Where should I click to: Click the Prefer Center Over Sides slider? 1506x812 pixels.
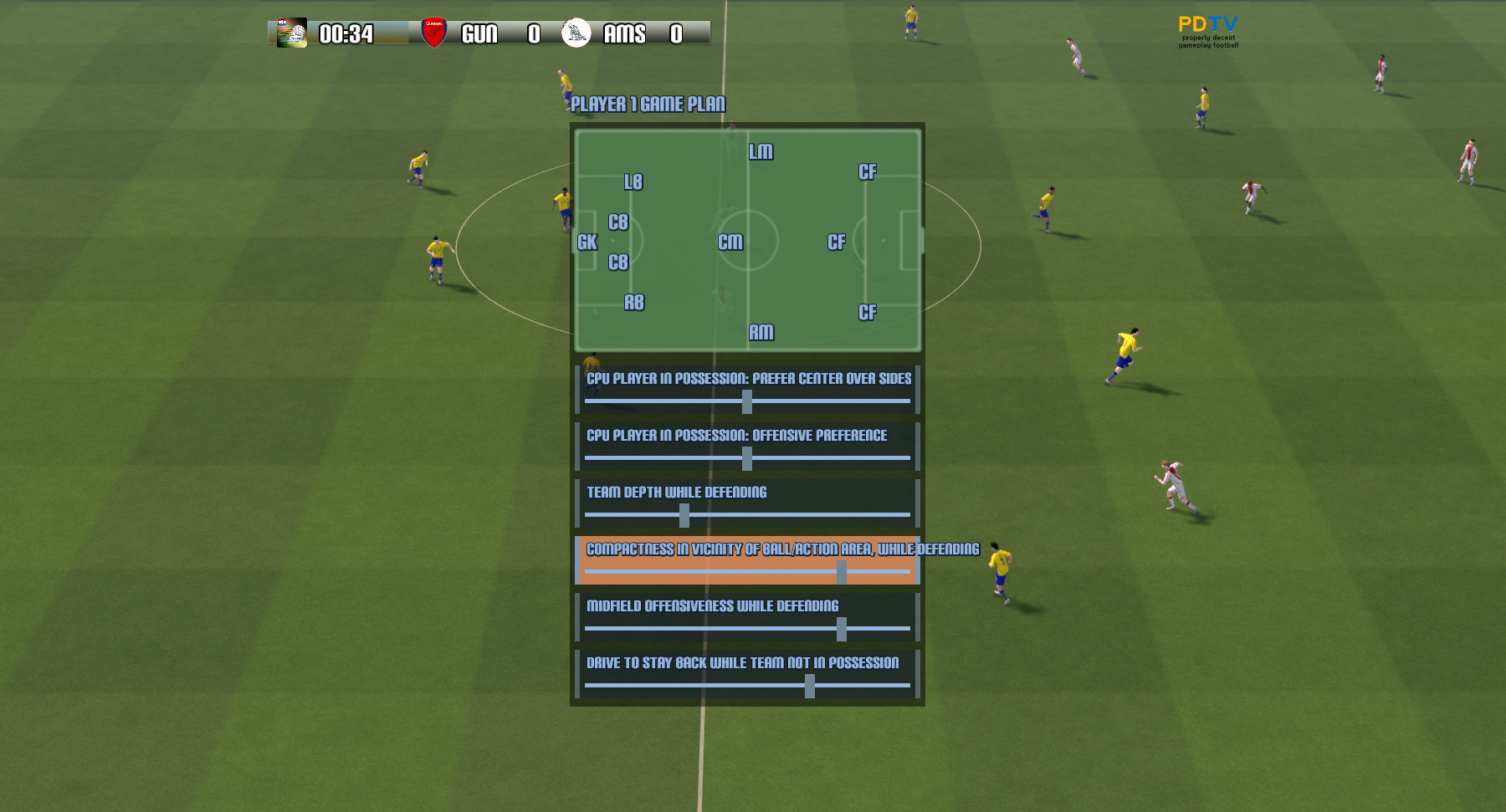click(x=747, y=401)
